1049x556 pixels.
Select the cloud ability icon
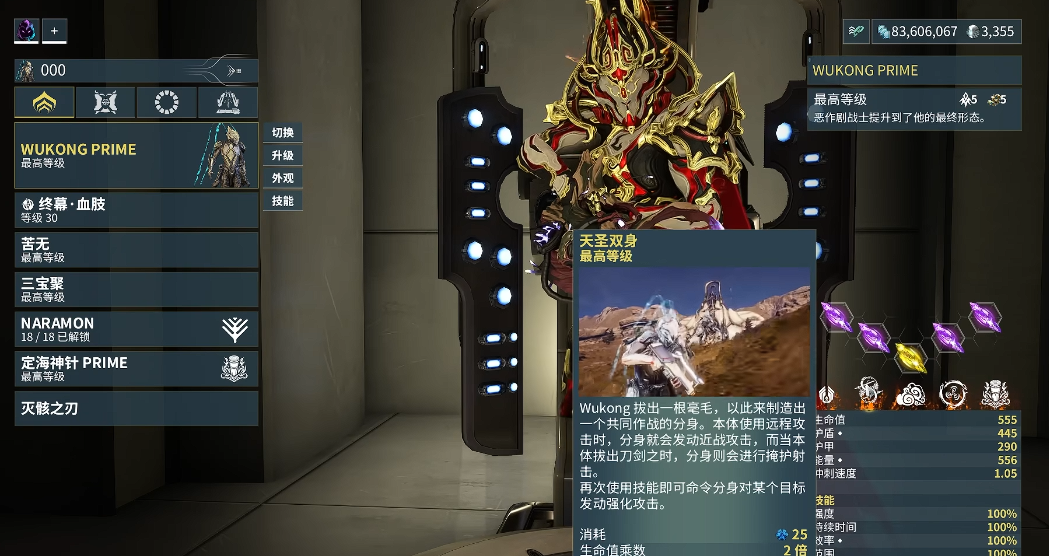pos(909,393)
